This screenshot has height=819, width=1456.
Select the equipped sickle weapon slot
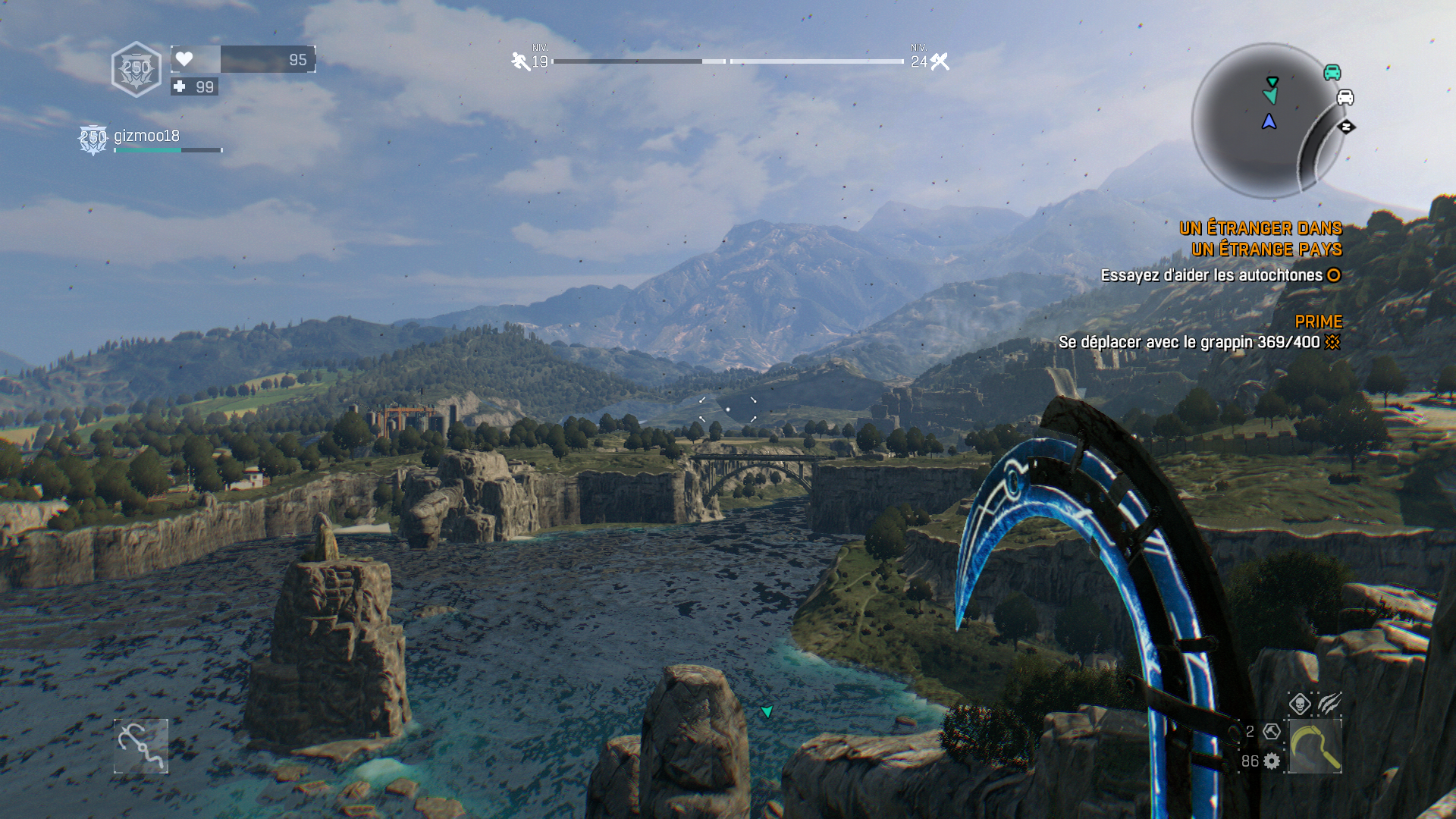point(1315,747)
